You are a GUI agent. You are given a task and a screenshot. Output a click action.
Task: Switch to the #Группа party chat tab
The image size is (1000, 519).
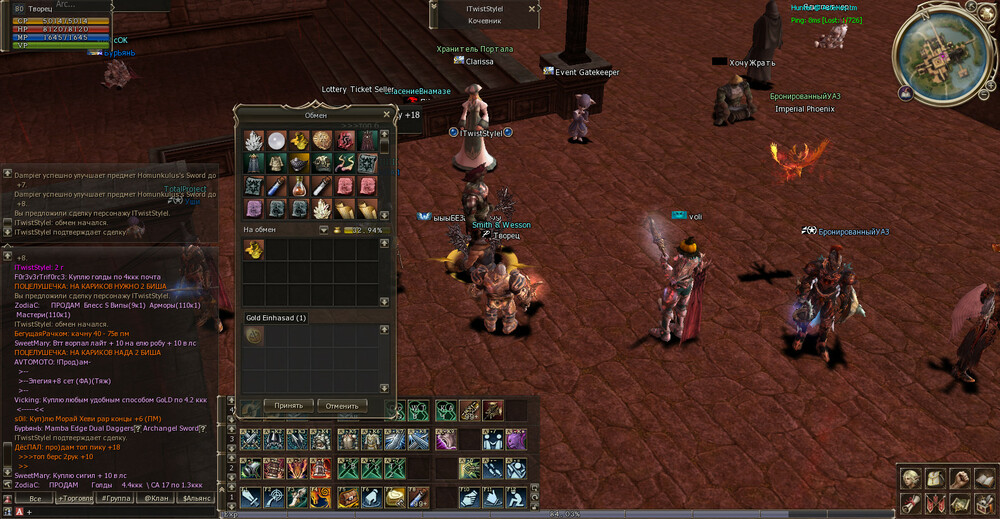click(116, 498)
